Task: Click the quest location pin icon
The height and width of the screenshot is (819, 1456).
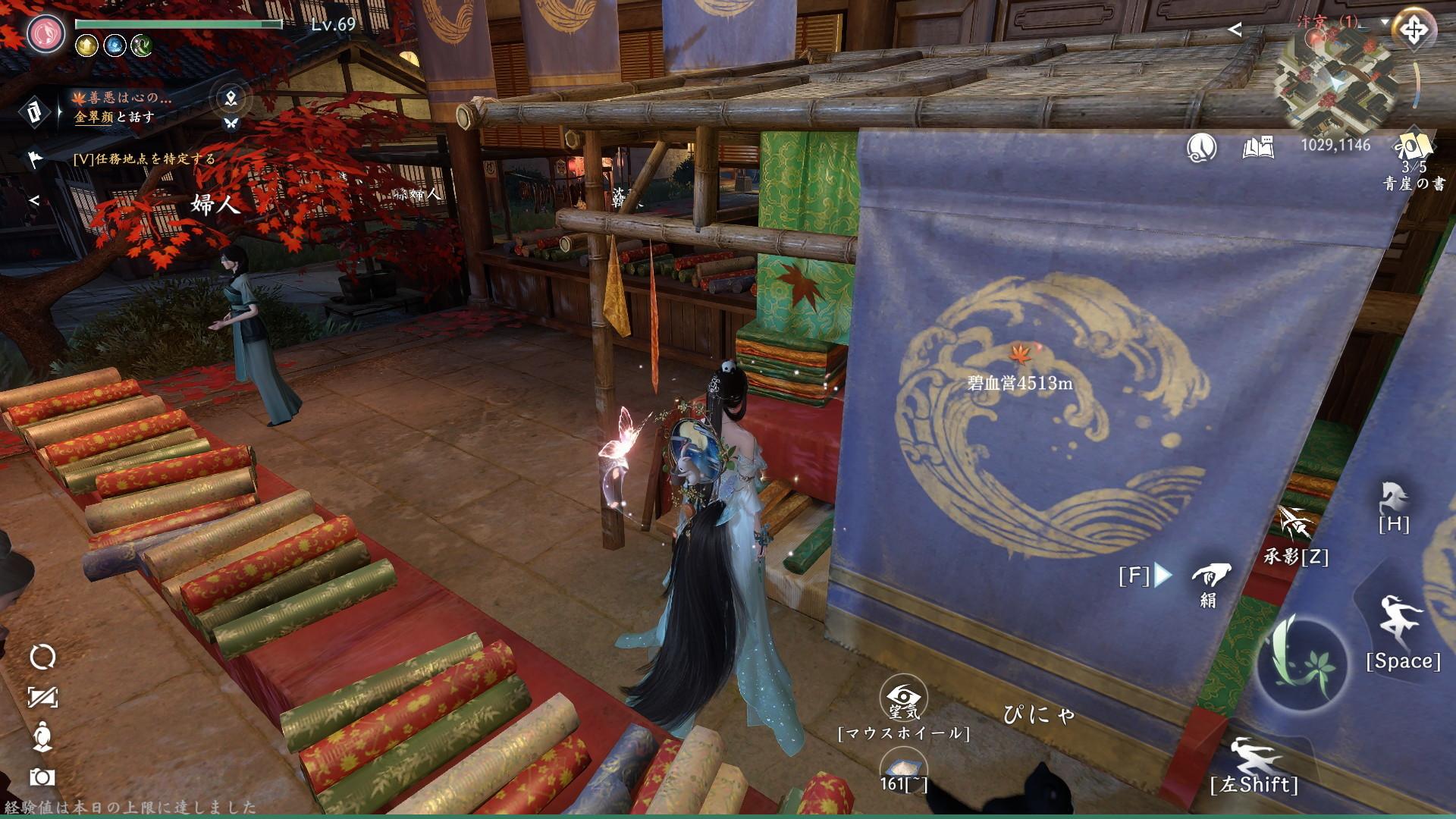Action: (231, 97)
